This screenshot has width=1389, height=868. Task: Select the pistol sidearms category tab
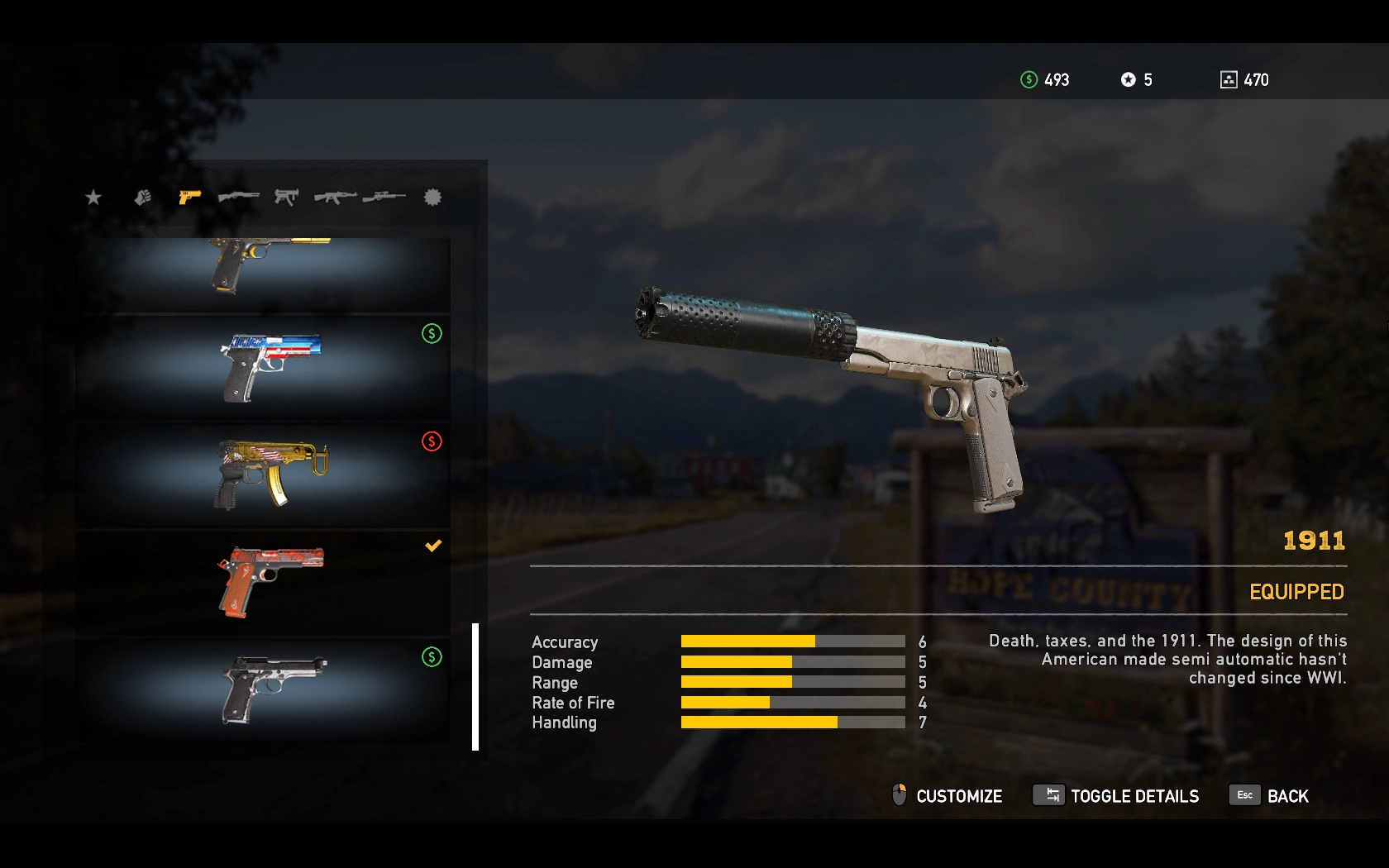(x=190, y=197)
